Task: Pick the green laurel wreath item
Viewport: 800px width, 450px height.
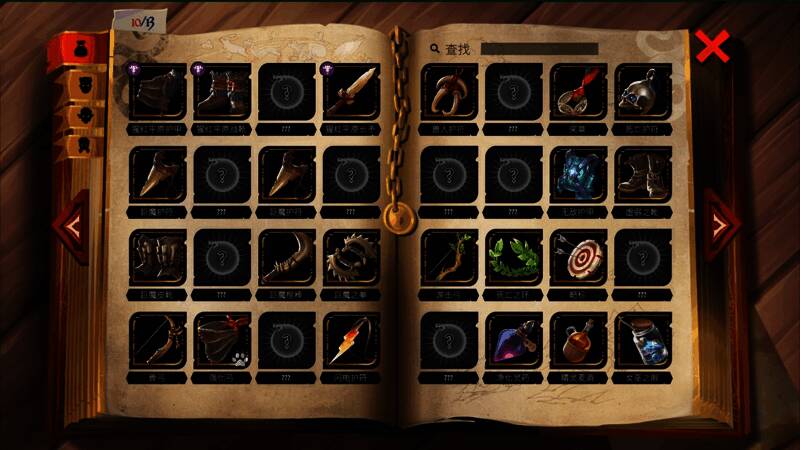Action: pyautogui.click(x=514, y=257)
